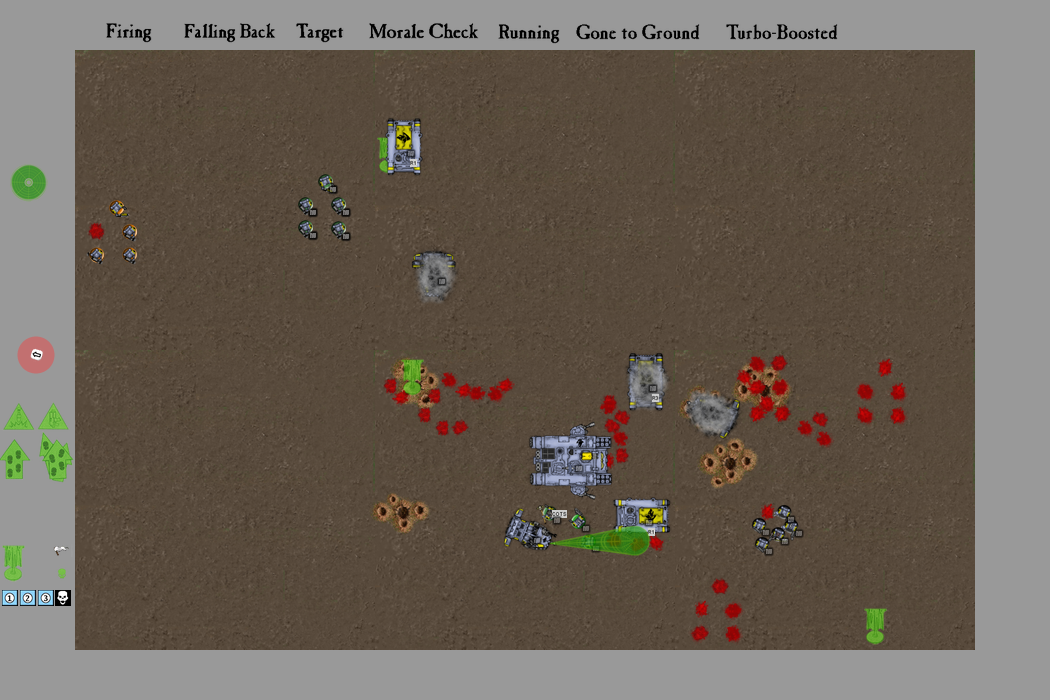The width and height of the screenshot is (1050, 700).
Task: Pick the green flame template in sidebar
Action: [x=13, y=562]
